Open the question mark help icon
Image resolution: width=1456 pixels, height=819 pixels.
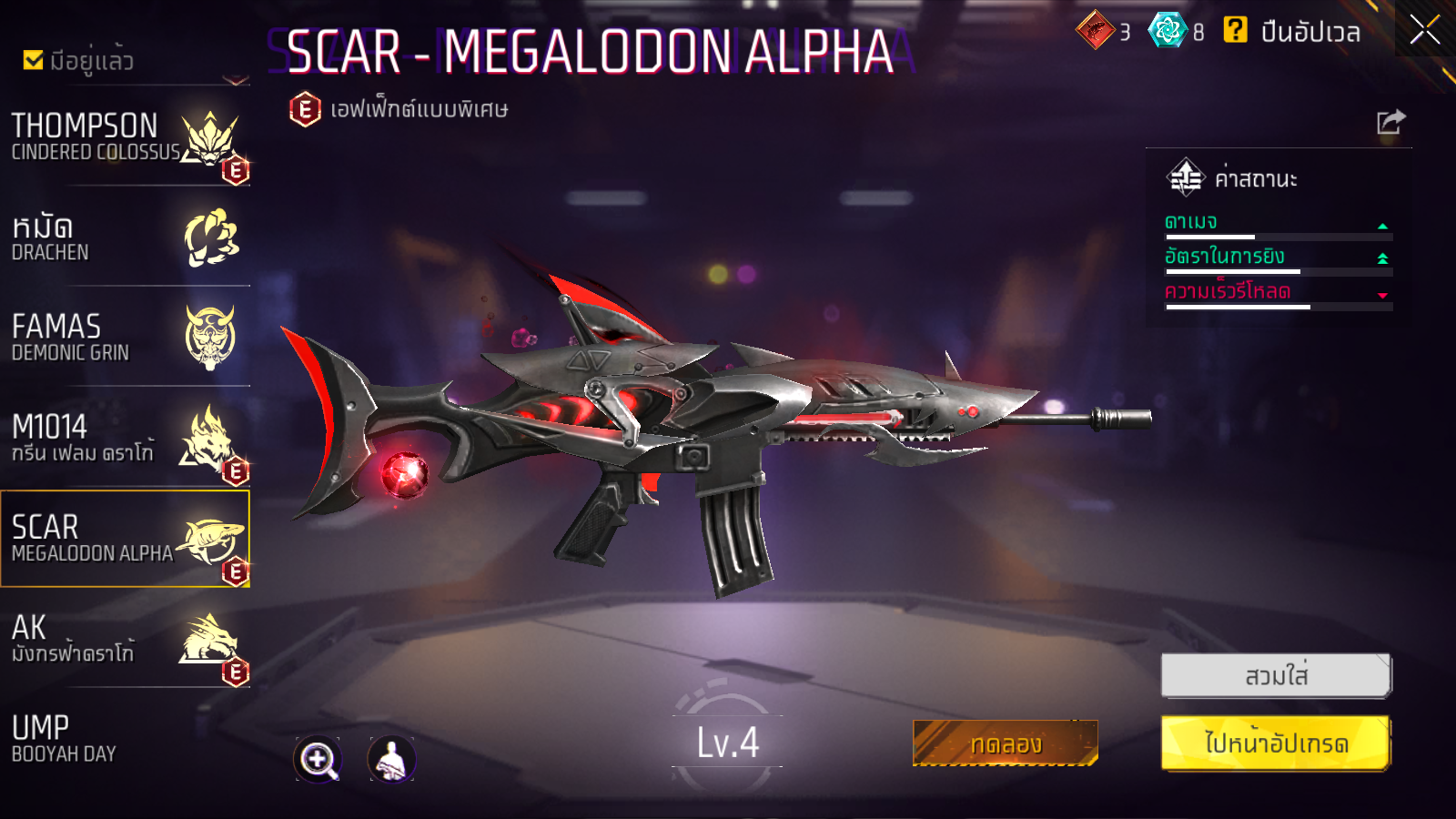tap(1235, 30)
